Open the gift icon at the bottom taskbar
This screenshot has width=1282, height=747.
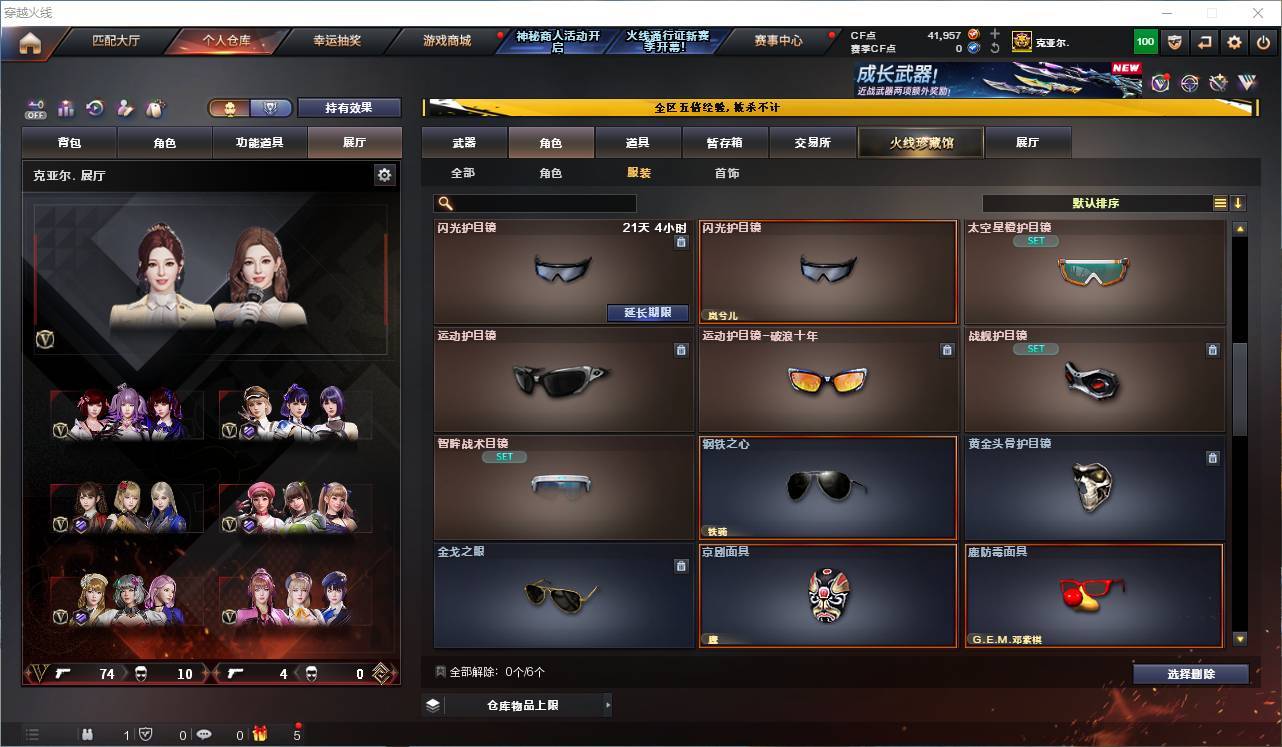(259, 733)
